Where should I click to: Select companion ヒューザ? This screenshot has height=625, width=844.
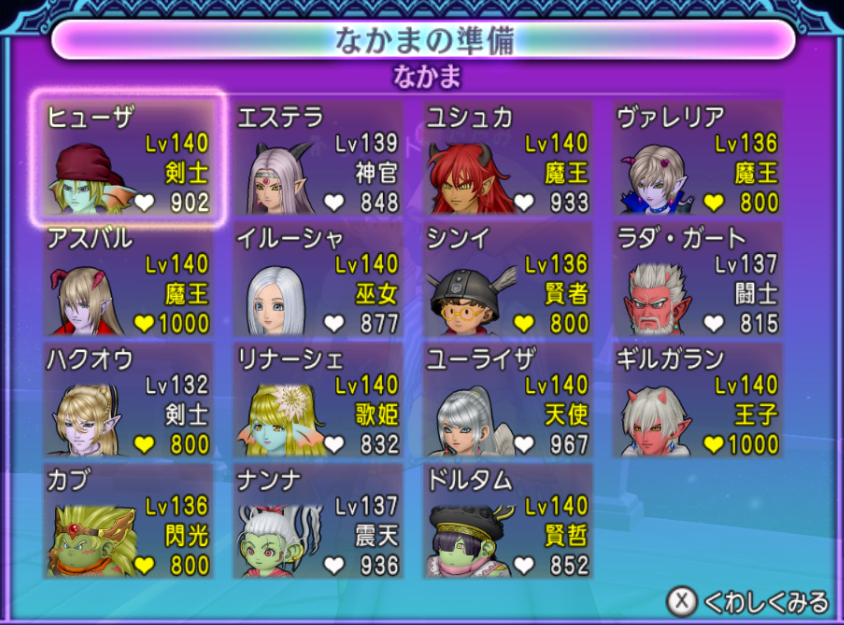coord(128,160)
